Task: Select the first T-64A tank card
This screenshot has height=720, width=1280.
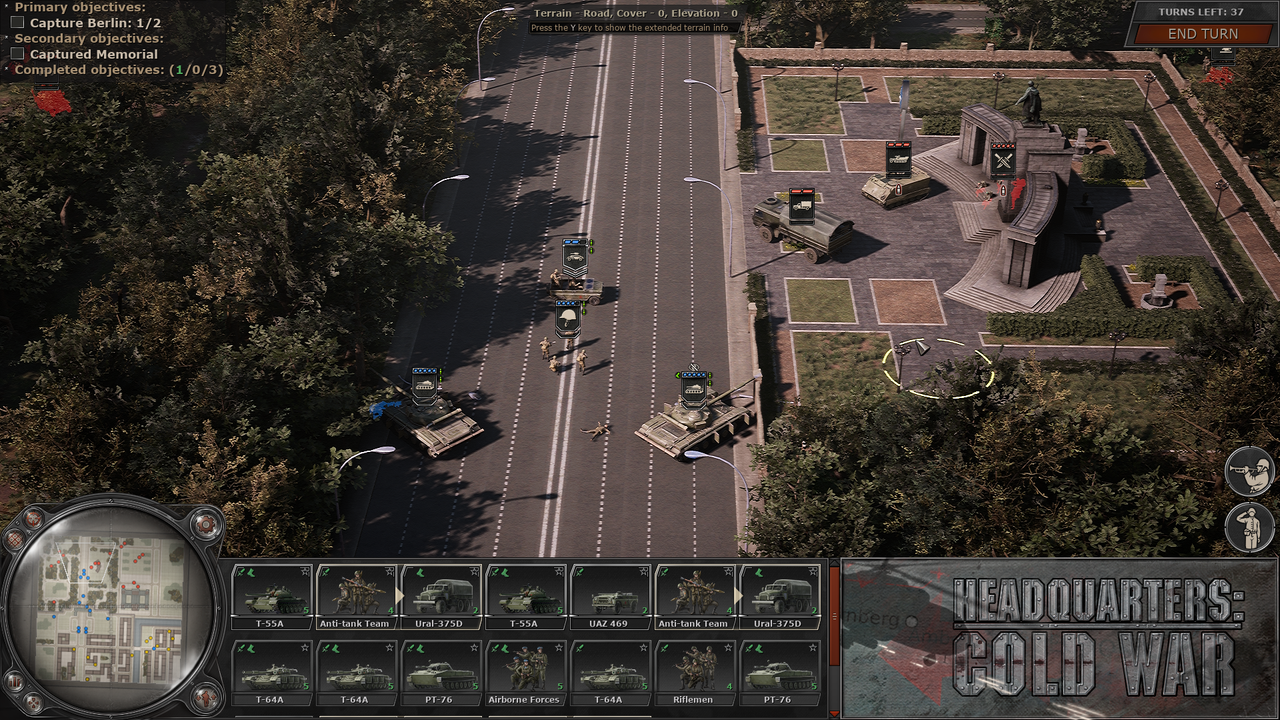Action: point(271,675)
